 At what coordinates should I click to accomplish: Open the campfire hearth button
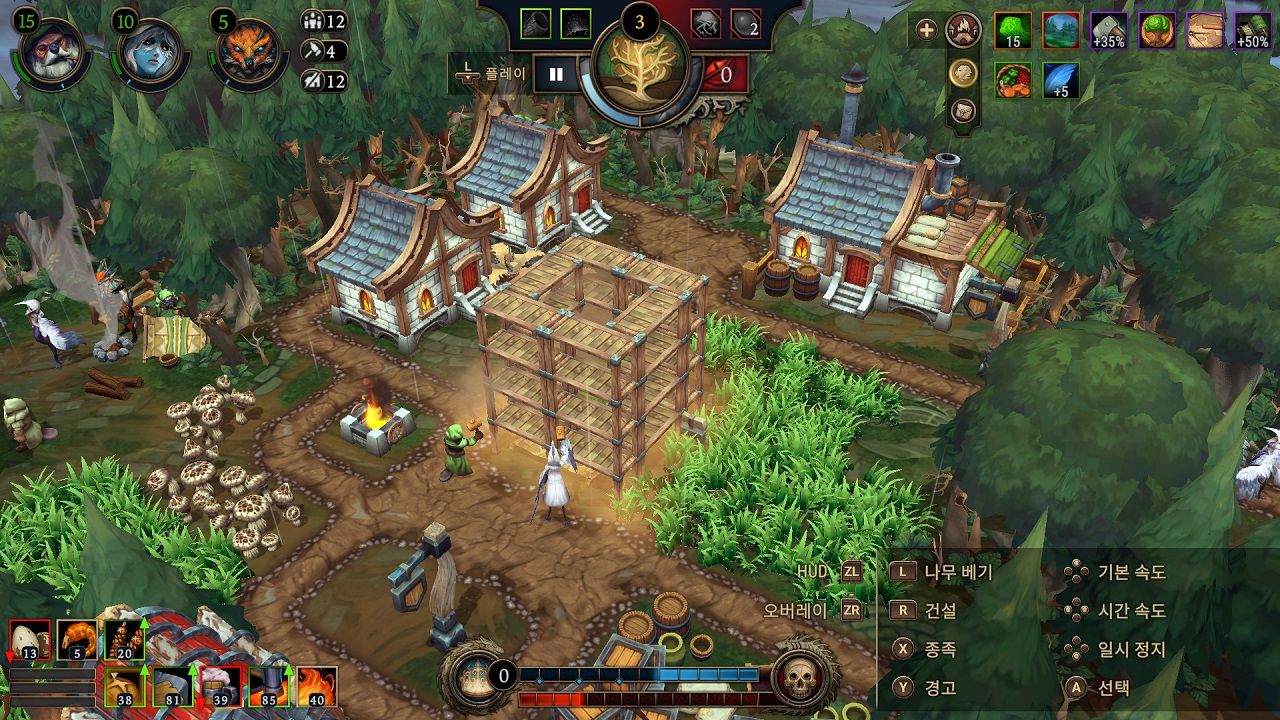pos(963,30)
